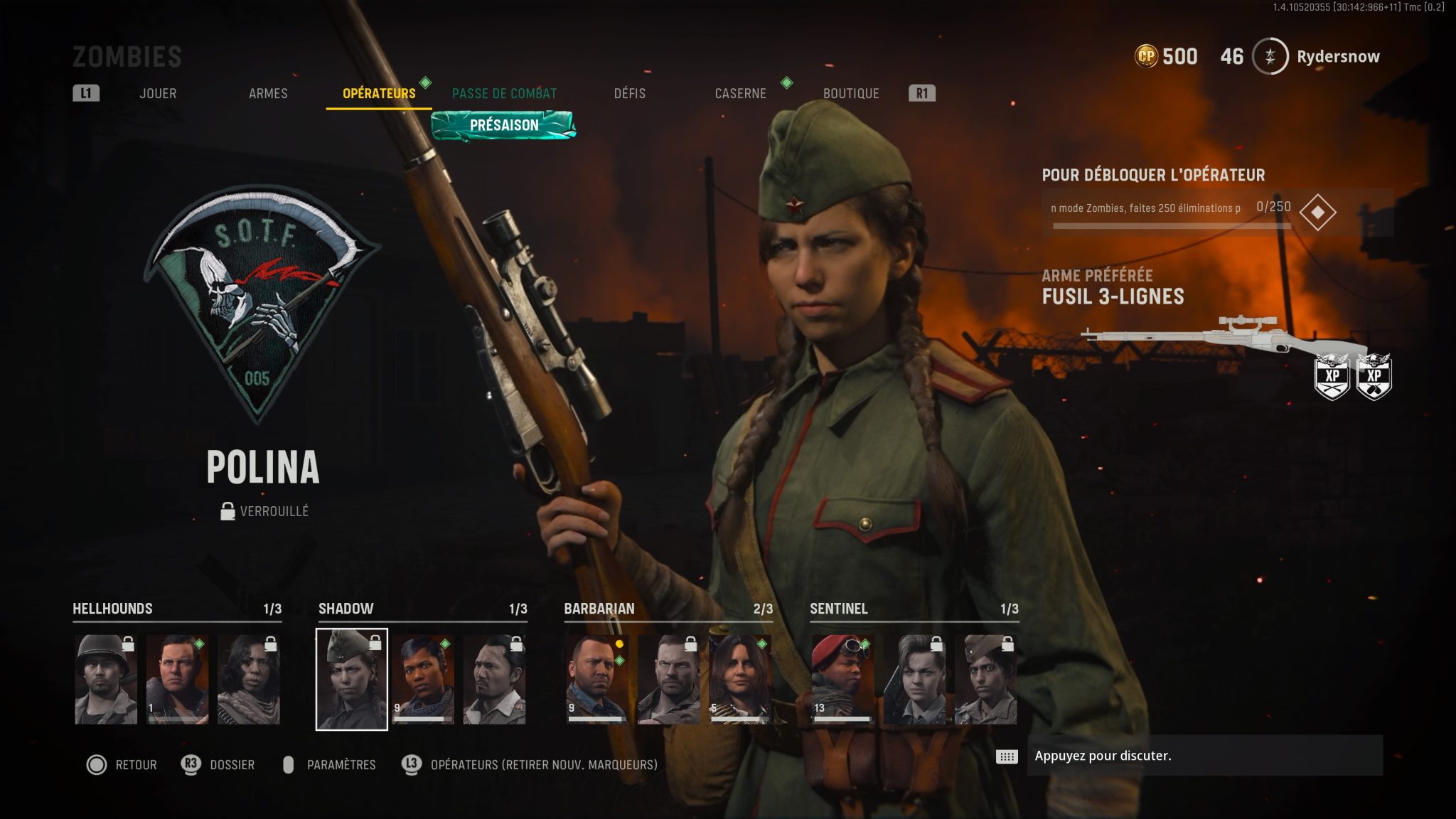Image resolution: width=1456 pixels, height=819 pixels.
Task: Open the ARMES tab
Action: 268,93
